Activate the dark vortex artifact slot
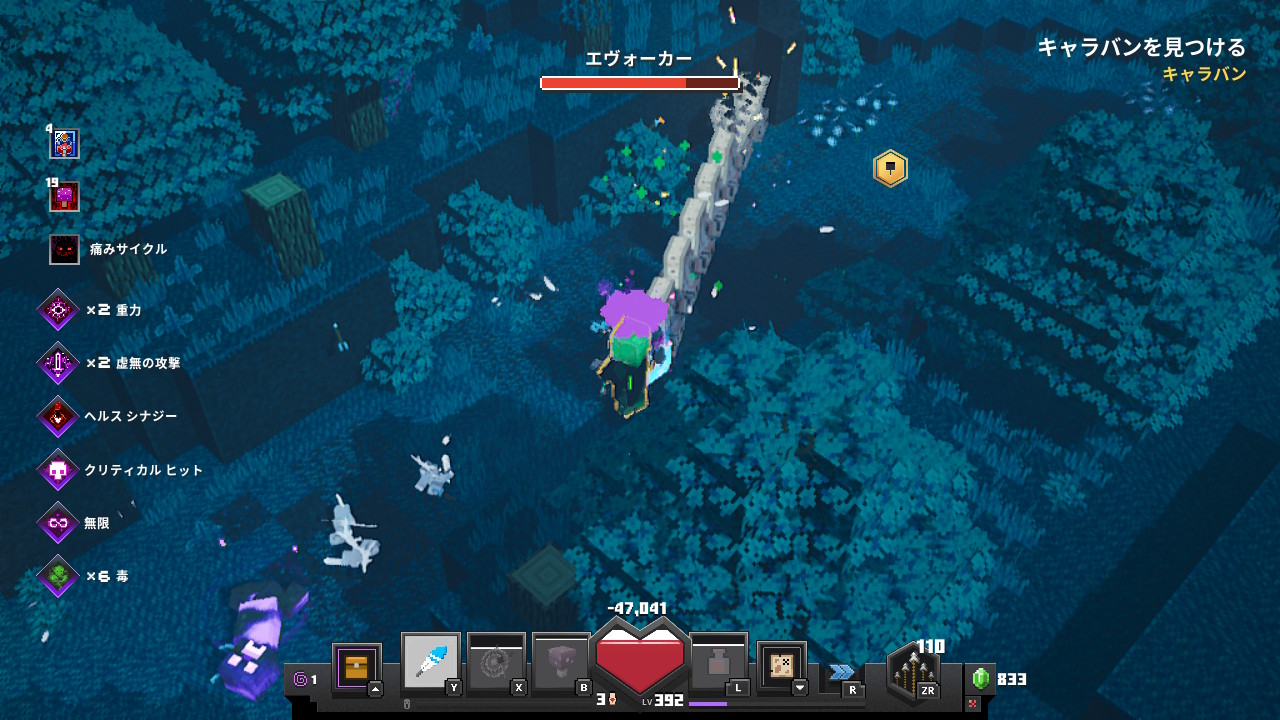 (496, 662)
